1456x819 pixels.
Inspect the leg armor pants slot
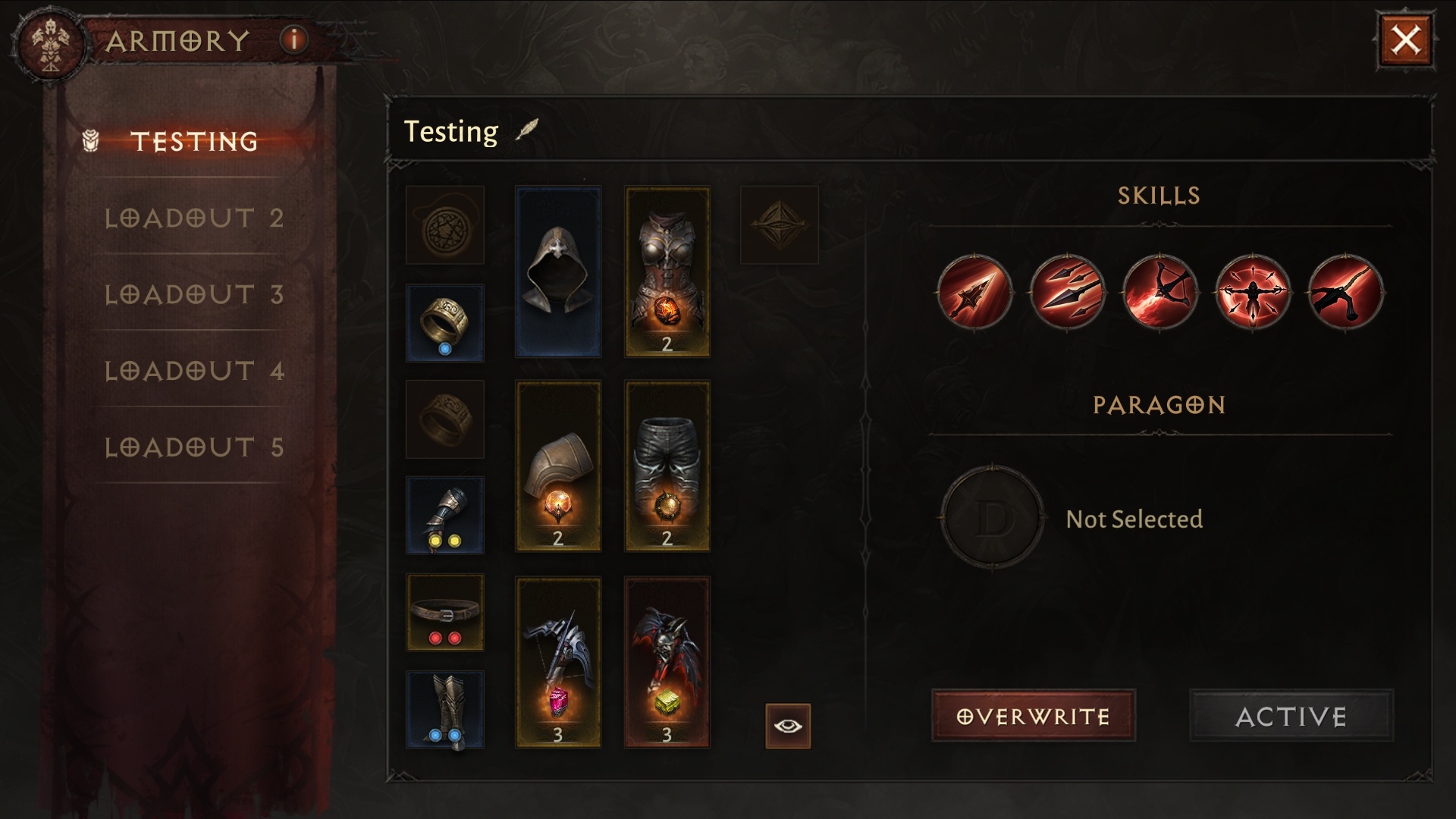coord(667,466)
